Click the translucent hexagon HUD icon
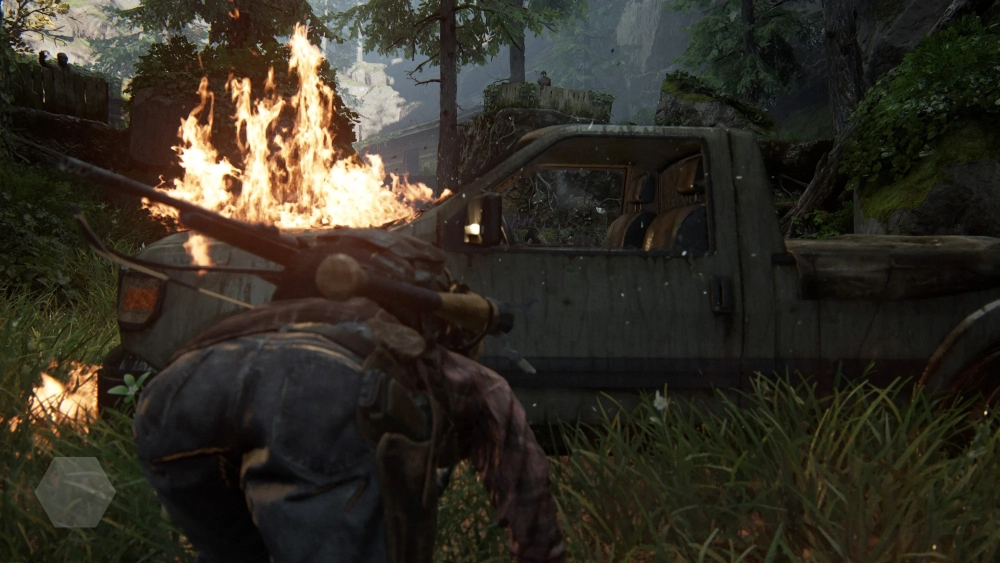Image resolution: width=1000 pixels, height=563 pixels. tap(75, 492)
